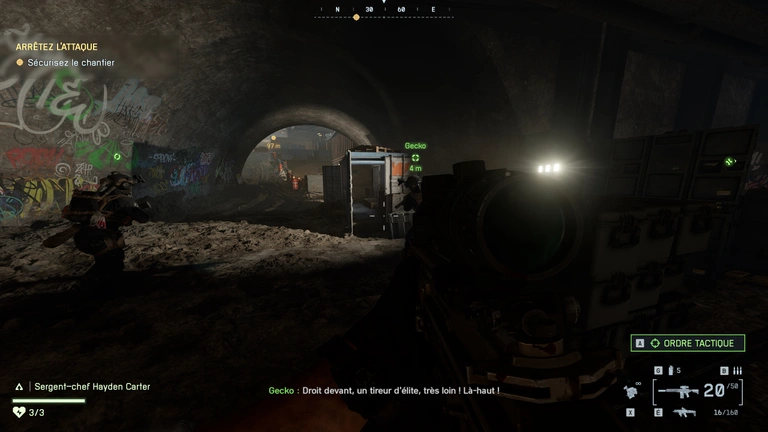Select the Sergent-chef Hayden Carter nameplate
This screenshot has height=432, width=768.
[x=91, y=386]
